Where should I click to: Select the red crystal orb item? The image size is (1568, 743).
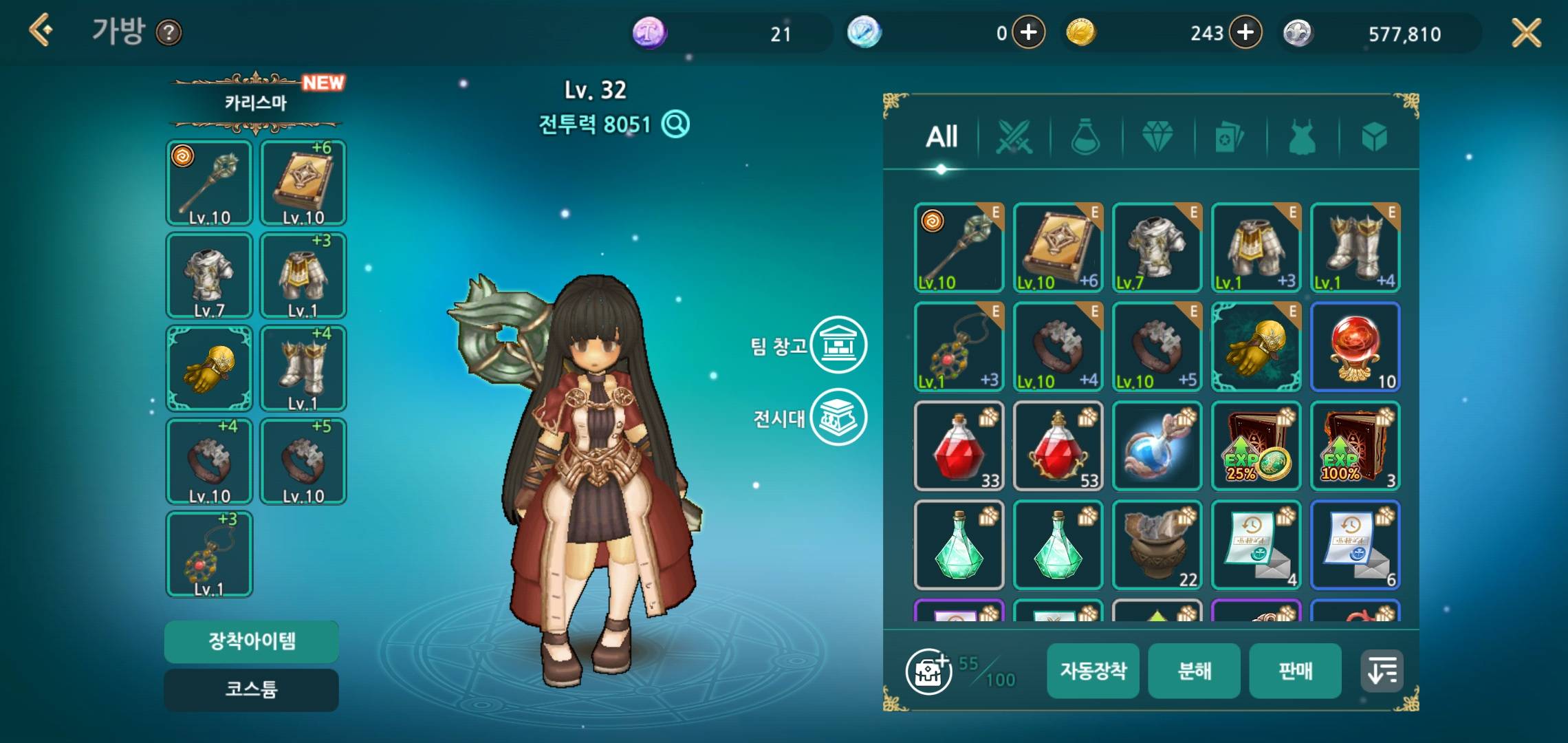pos(1355,347)
